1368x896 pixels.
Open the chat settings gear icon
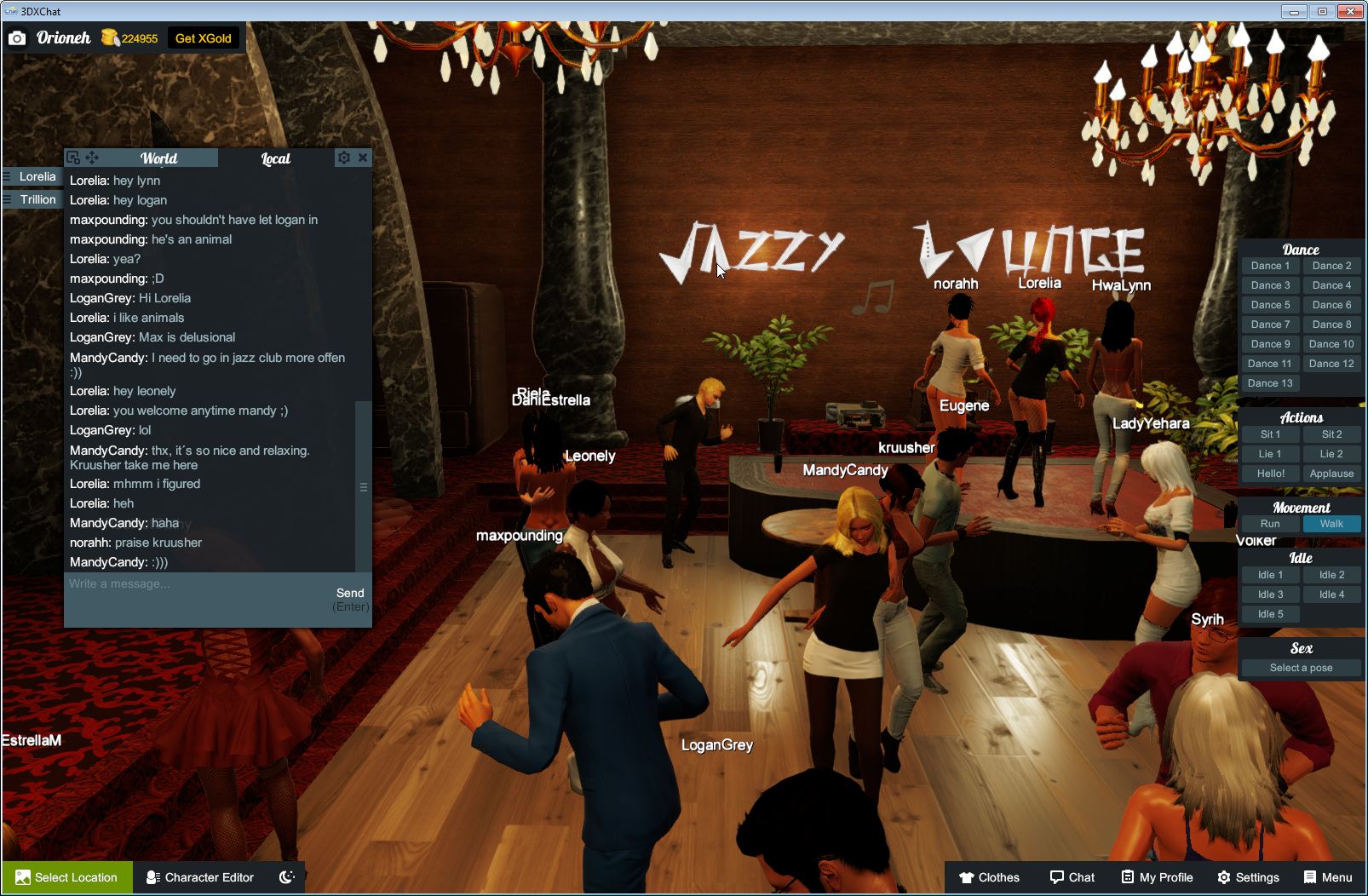pos(343,157)
